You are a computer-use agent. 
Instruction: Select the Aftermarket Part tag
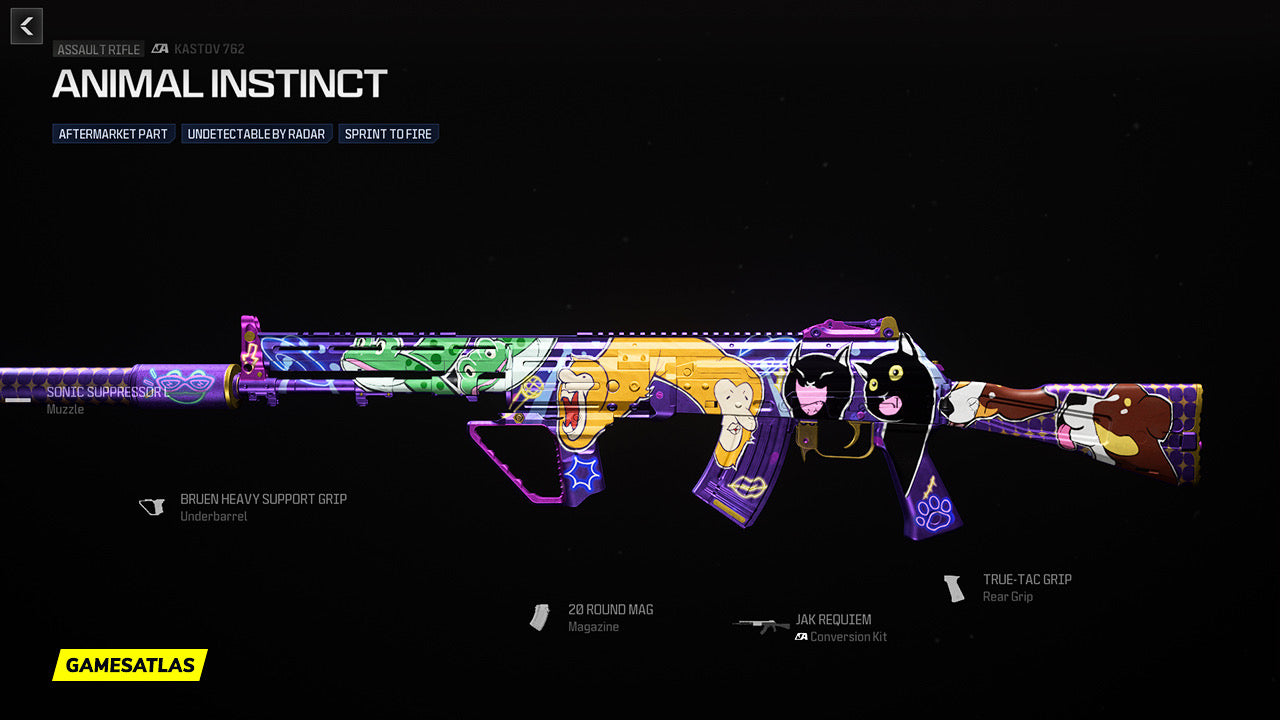[x=113, y=134]
